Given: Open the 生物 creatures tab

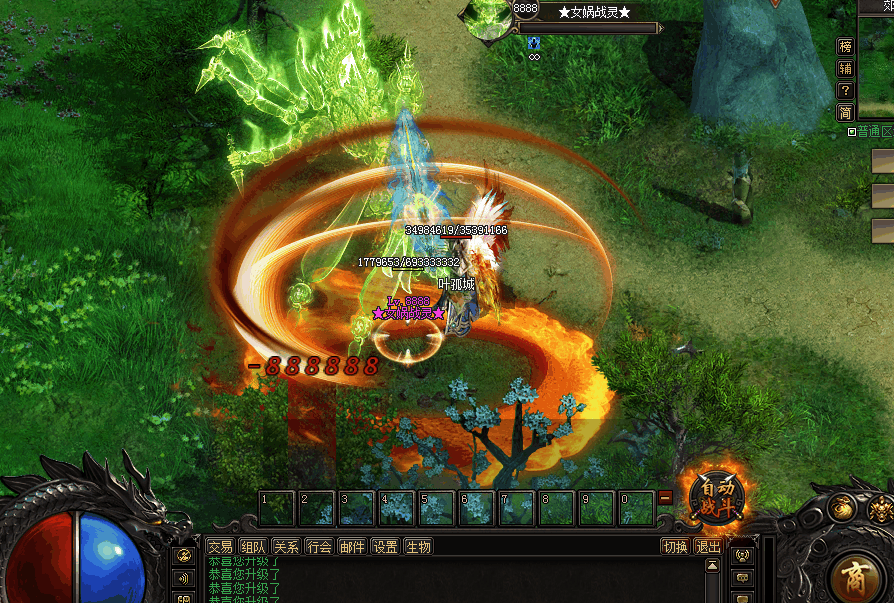Looking at the screenshot, I should click(418, 547).
